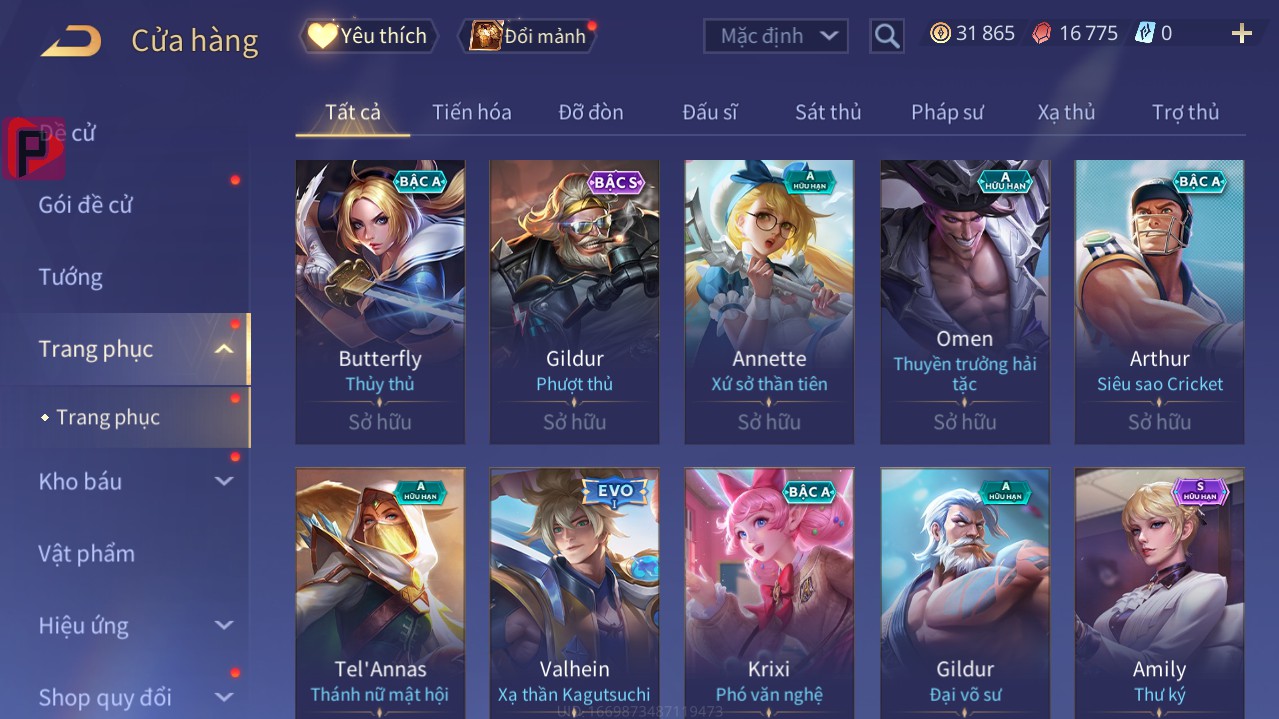Screen dimensions: 1279x719
Task: Expand the Hiệu ứng menu
Action: pos(135,626)
